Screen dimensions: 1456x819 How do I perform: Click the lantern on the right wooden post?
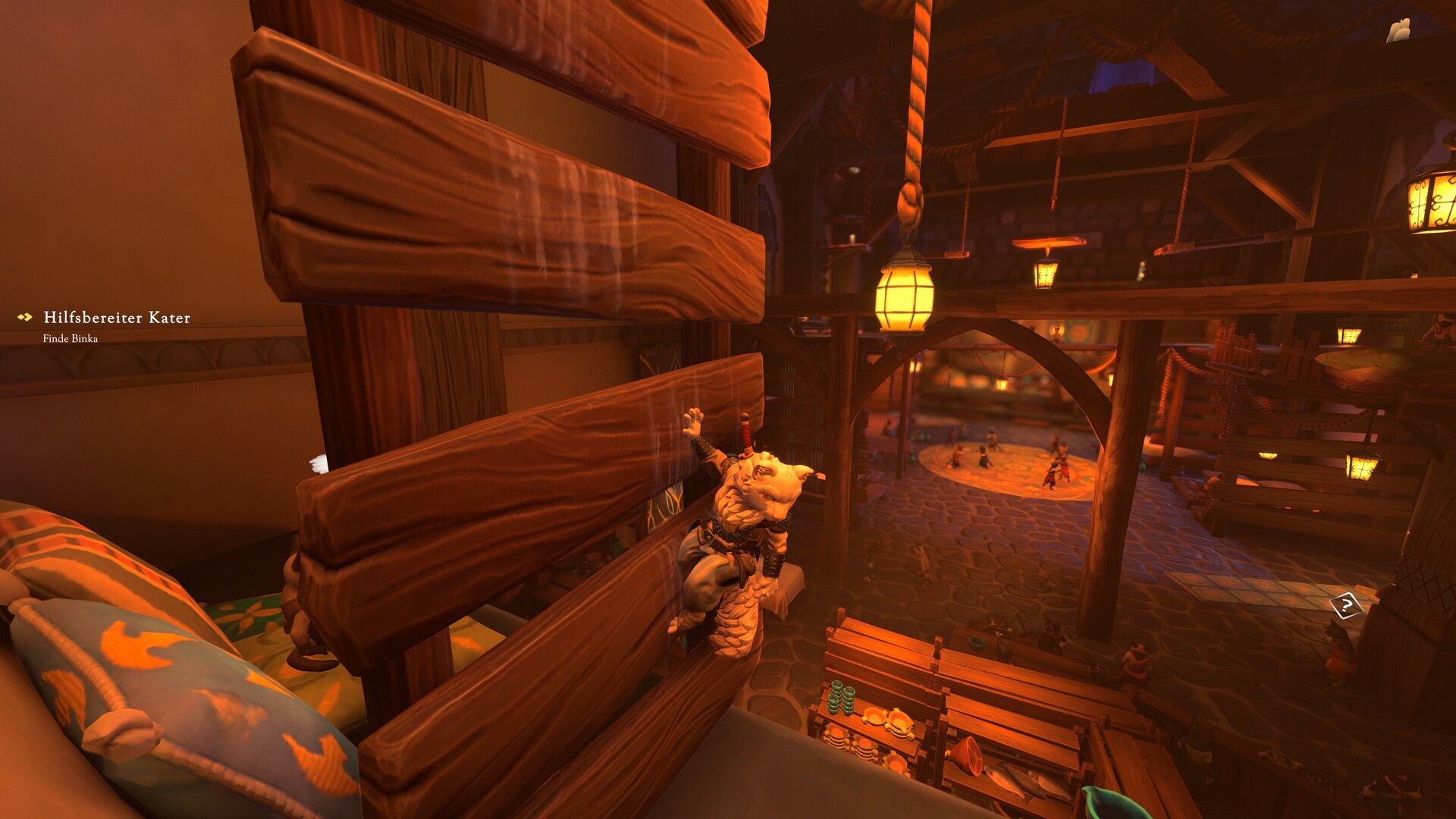1363,466
